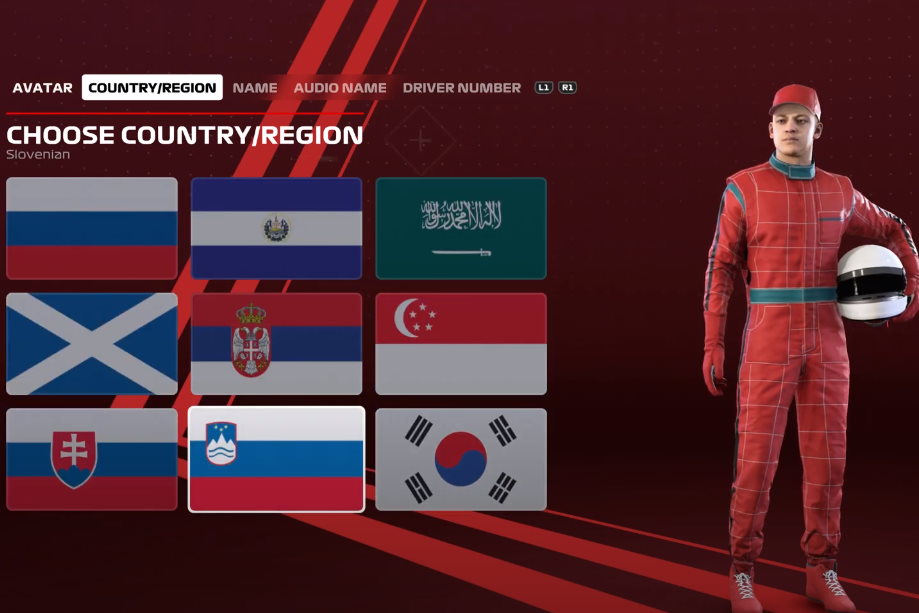This screenshot has height=613, width=919.
Task: Pick the El Salvador flag
Action: (x=276, y=228)
